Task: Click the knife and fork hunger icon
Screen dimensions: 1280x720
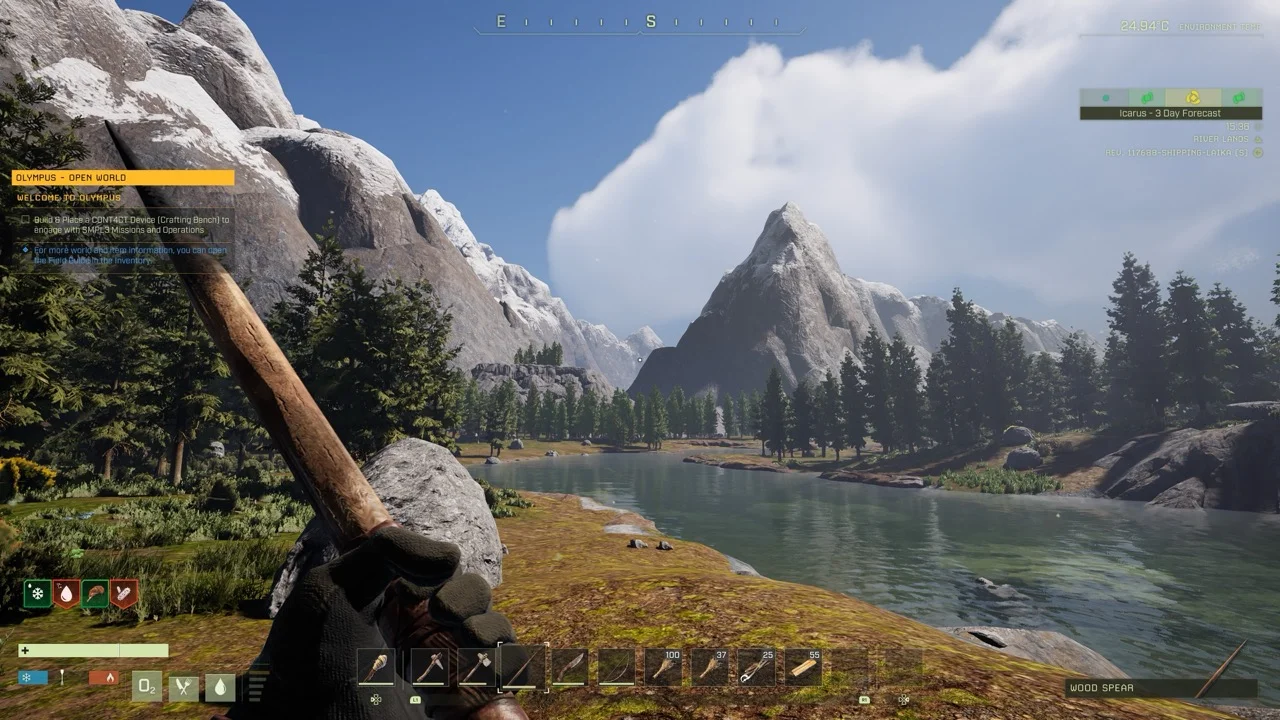Action: pyautogui.click(x=184, y=687)
